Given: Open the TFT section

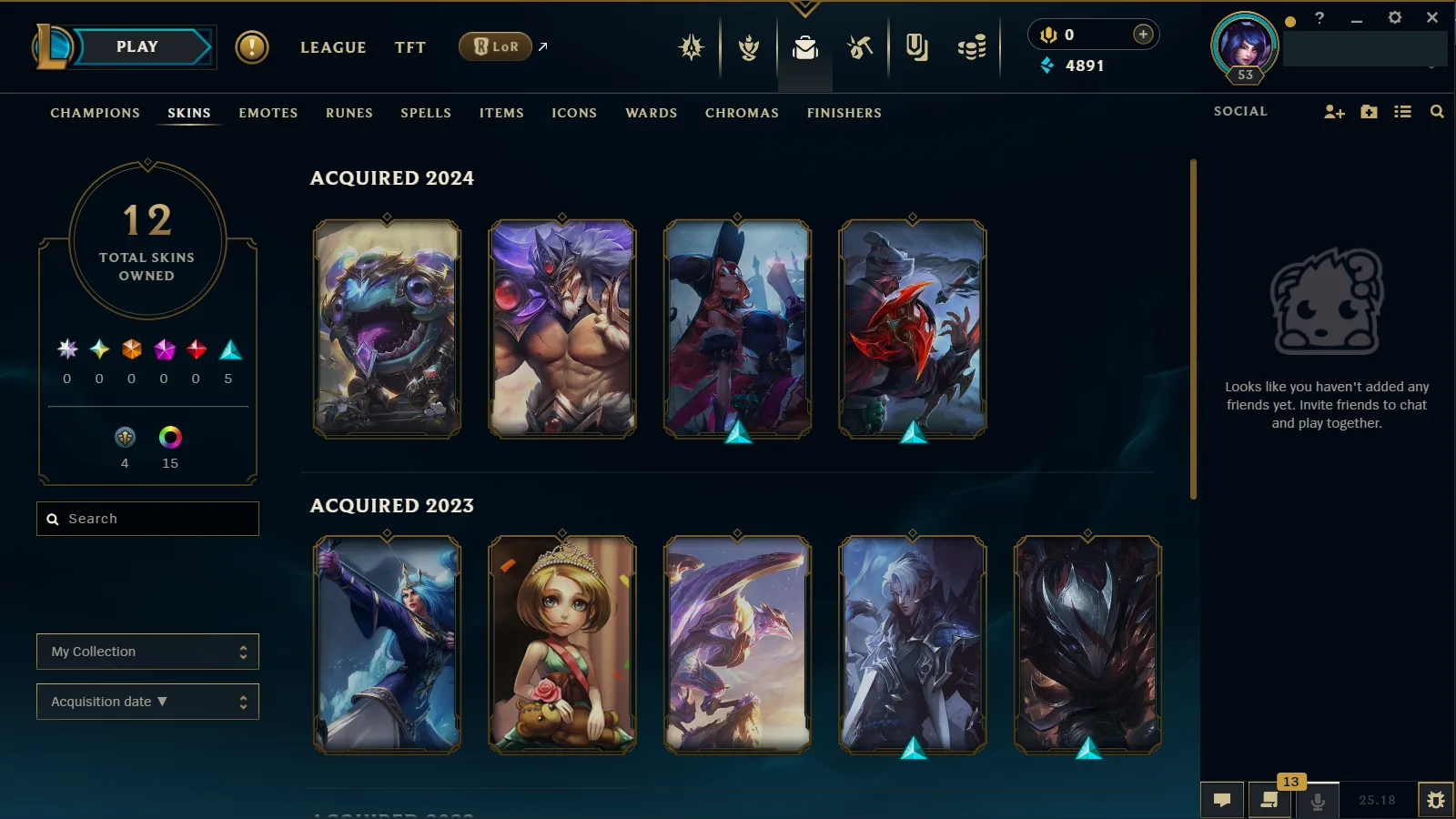Looking at the screenshot, I should coord(410,47).
